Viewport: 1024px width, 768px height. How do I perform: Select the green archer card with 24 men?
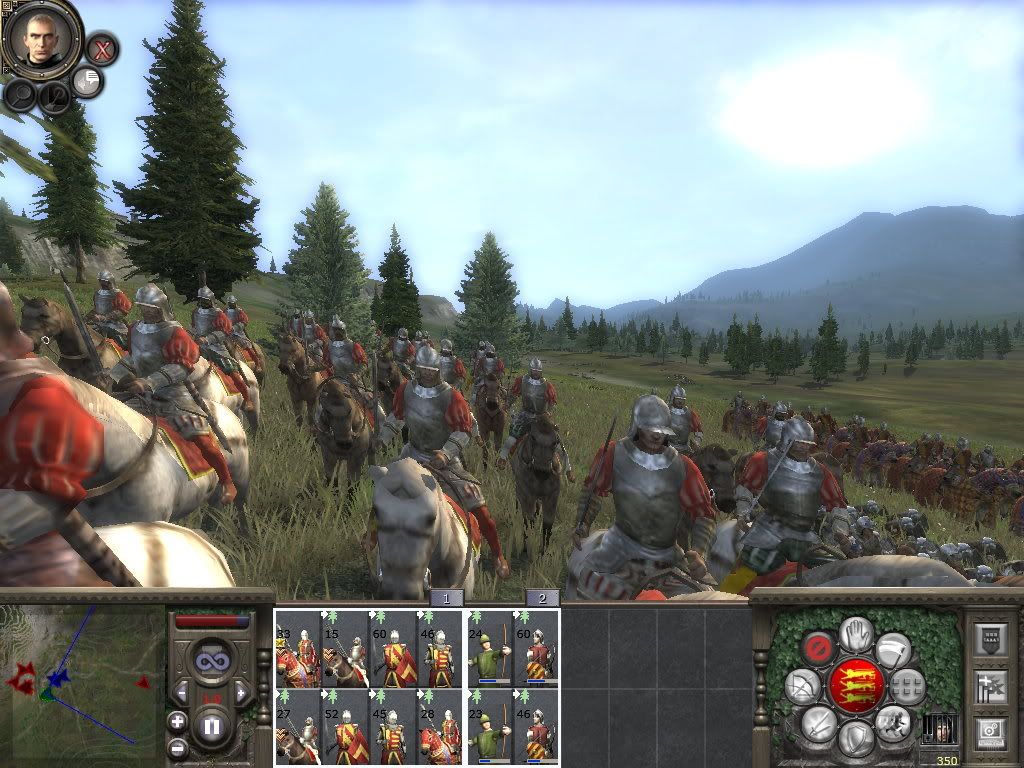489,649
